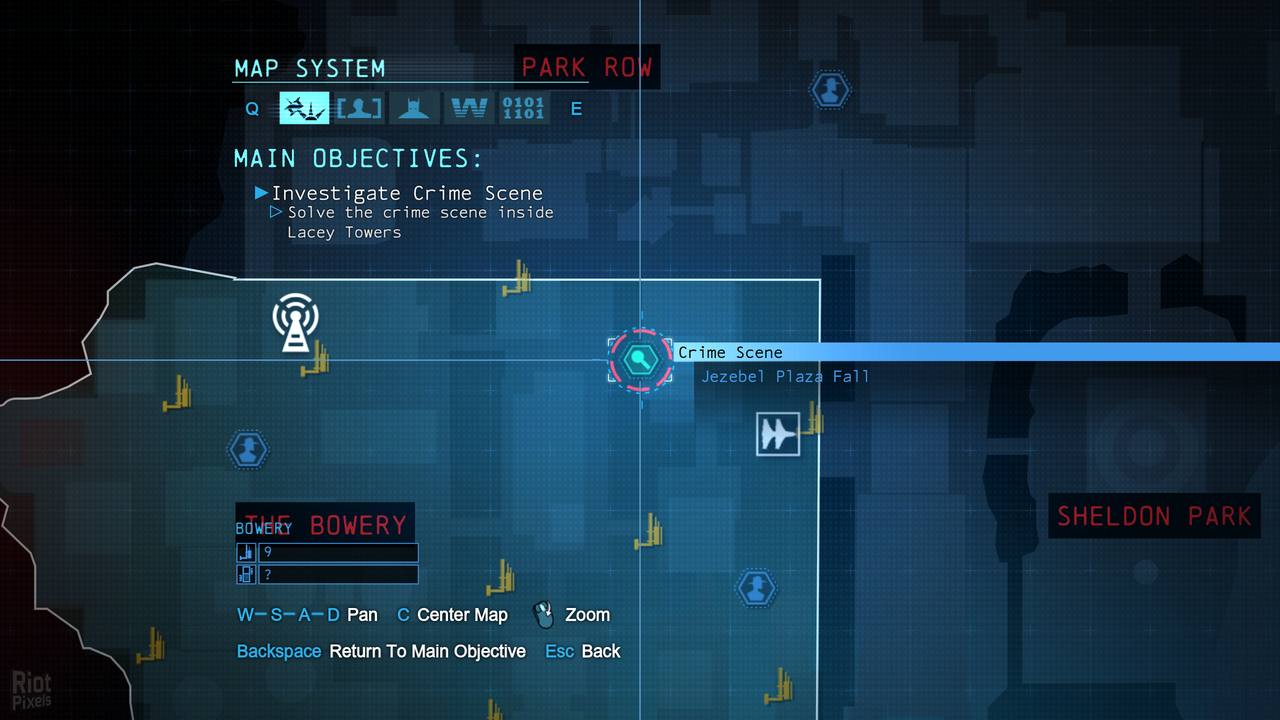This screenshot has height=720, width=1280.
Task: Select the Batwing fast travel marker
Action: pyautogui.click(x=778, y=434)
